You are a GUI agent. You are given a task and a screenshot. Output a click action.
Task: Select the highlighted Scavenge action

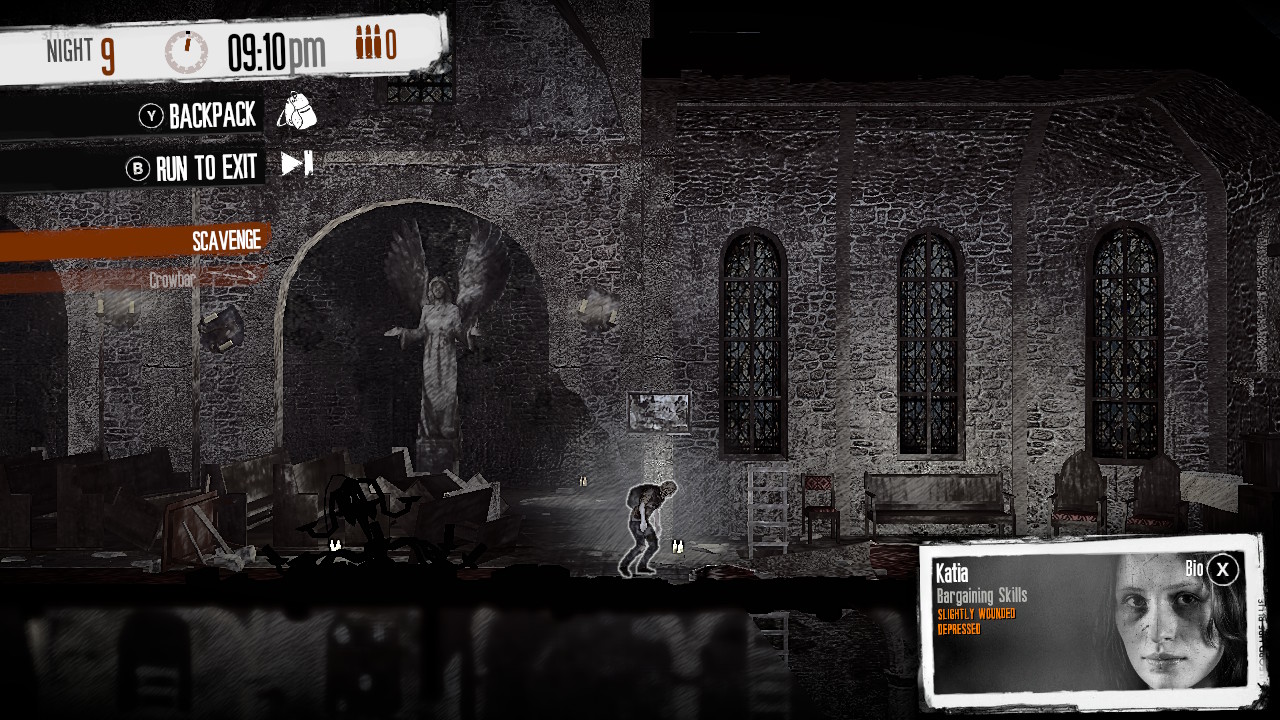pyautogui.click(x=227, y=239)
